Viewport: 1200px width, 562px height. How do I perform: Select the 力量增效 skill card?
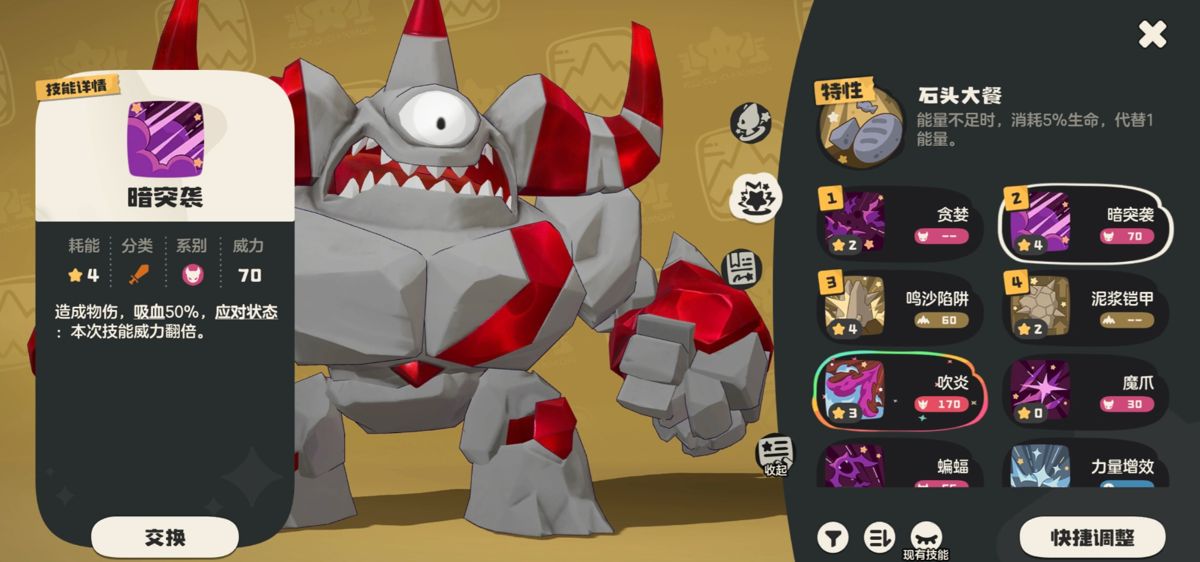coord(1086,467)
